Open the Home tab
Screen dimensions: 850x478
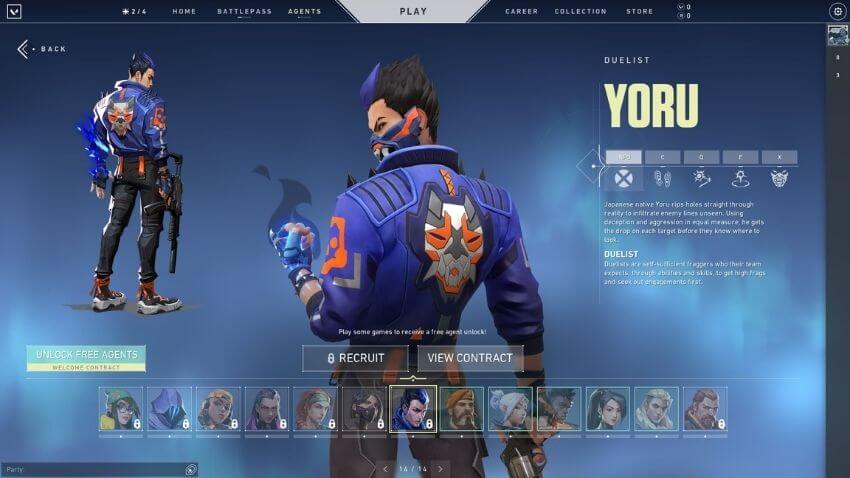(184, 12)
